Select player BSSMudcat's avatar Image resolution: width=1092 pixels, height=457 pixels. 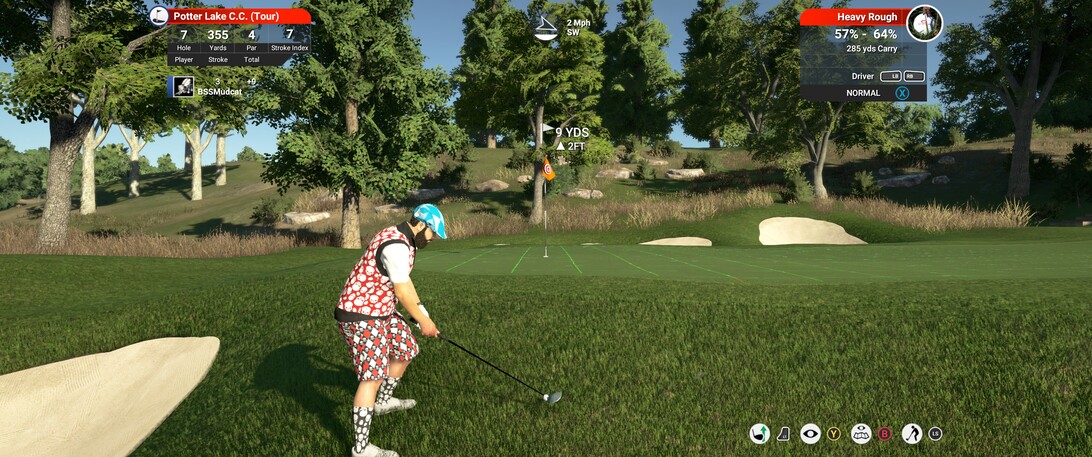click(183, 87)
